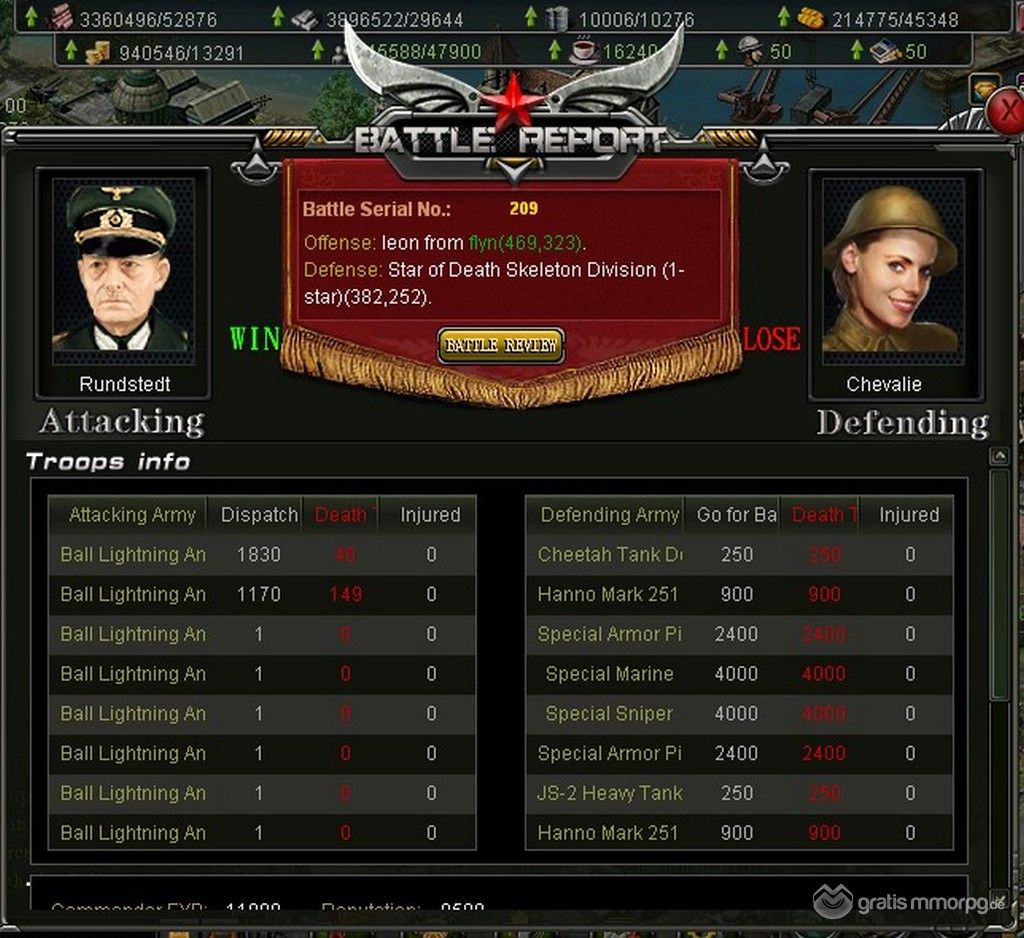1024x938 pixels.
Task: Click the scrollbar's up arrow
Action: [x=998, y=457]
